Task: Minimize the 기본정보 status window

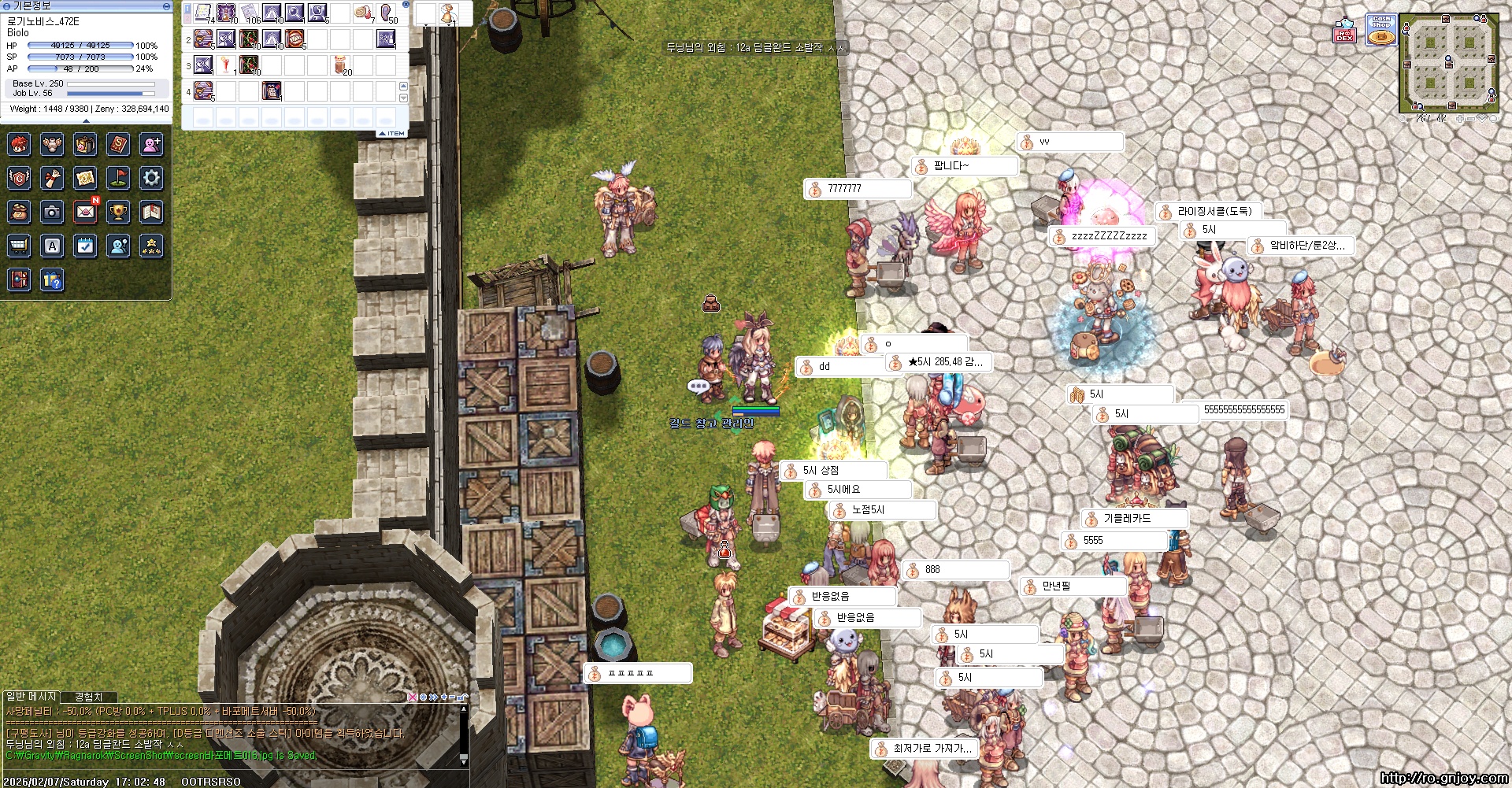Action: click(166, 6)
